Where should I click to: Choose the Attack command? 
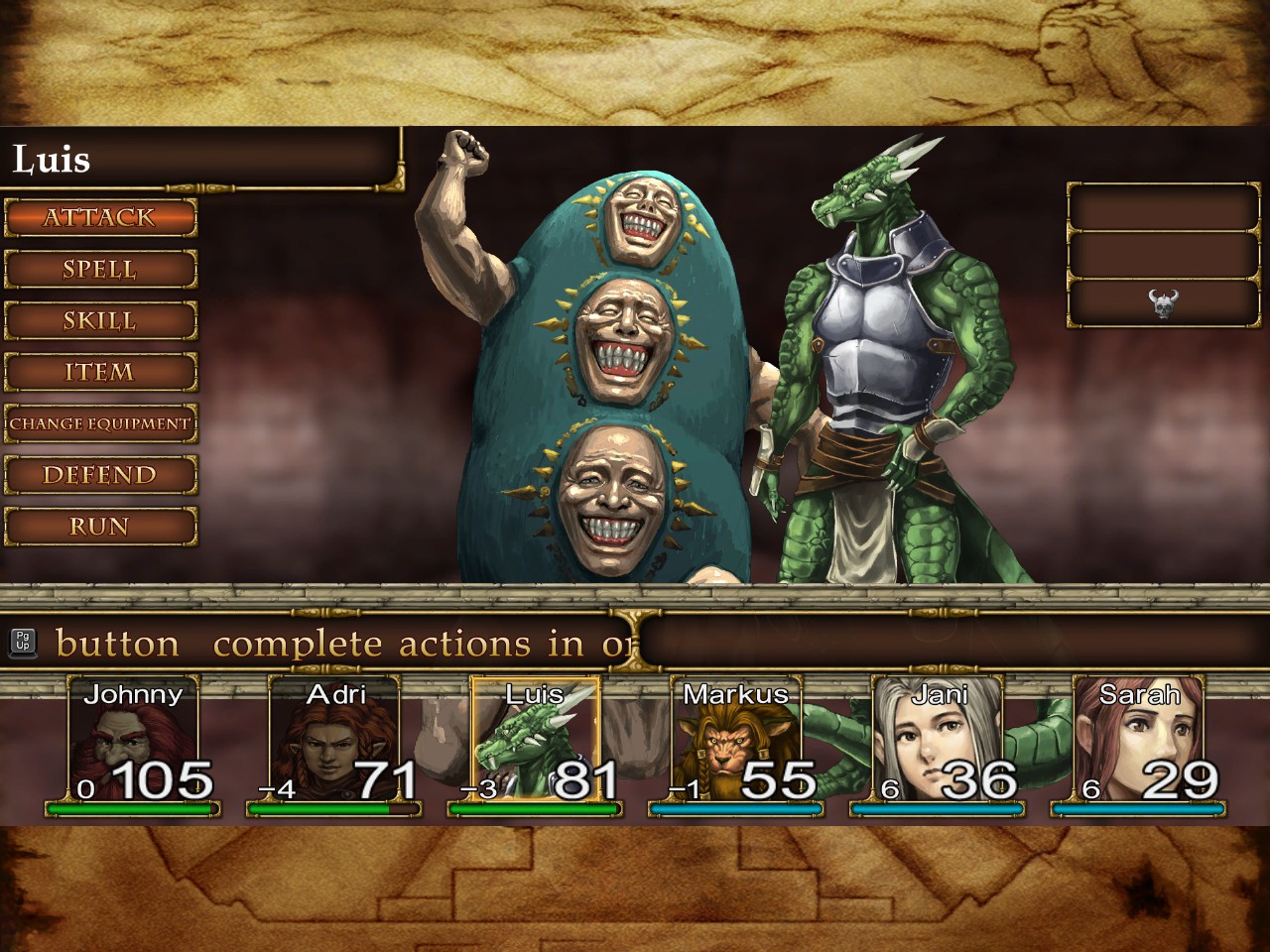(x=100, y=218)
